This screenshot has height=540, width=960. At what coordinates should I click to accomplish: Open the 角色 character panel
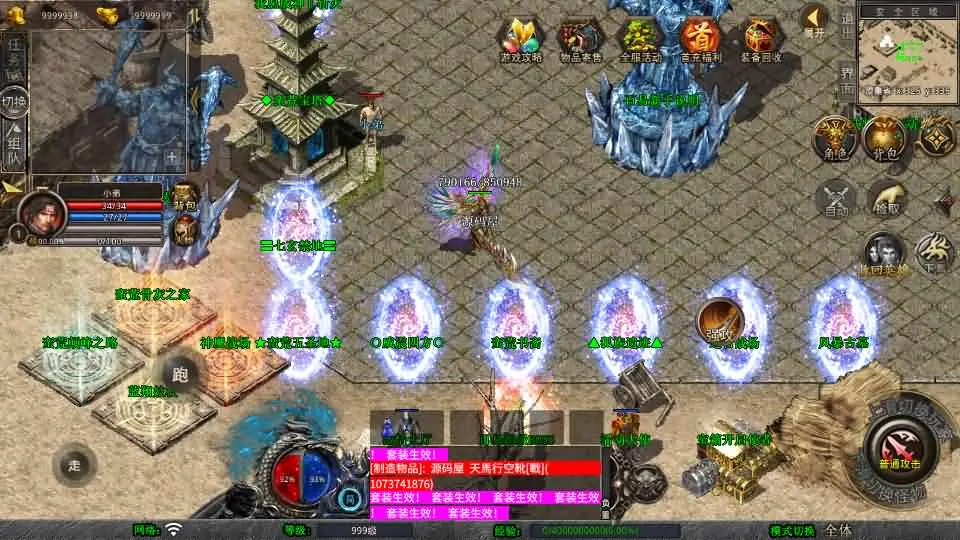pos(832,138)
